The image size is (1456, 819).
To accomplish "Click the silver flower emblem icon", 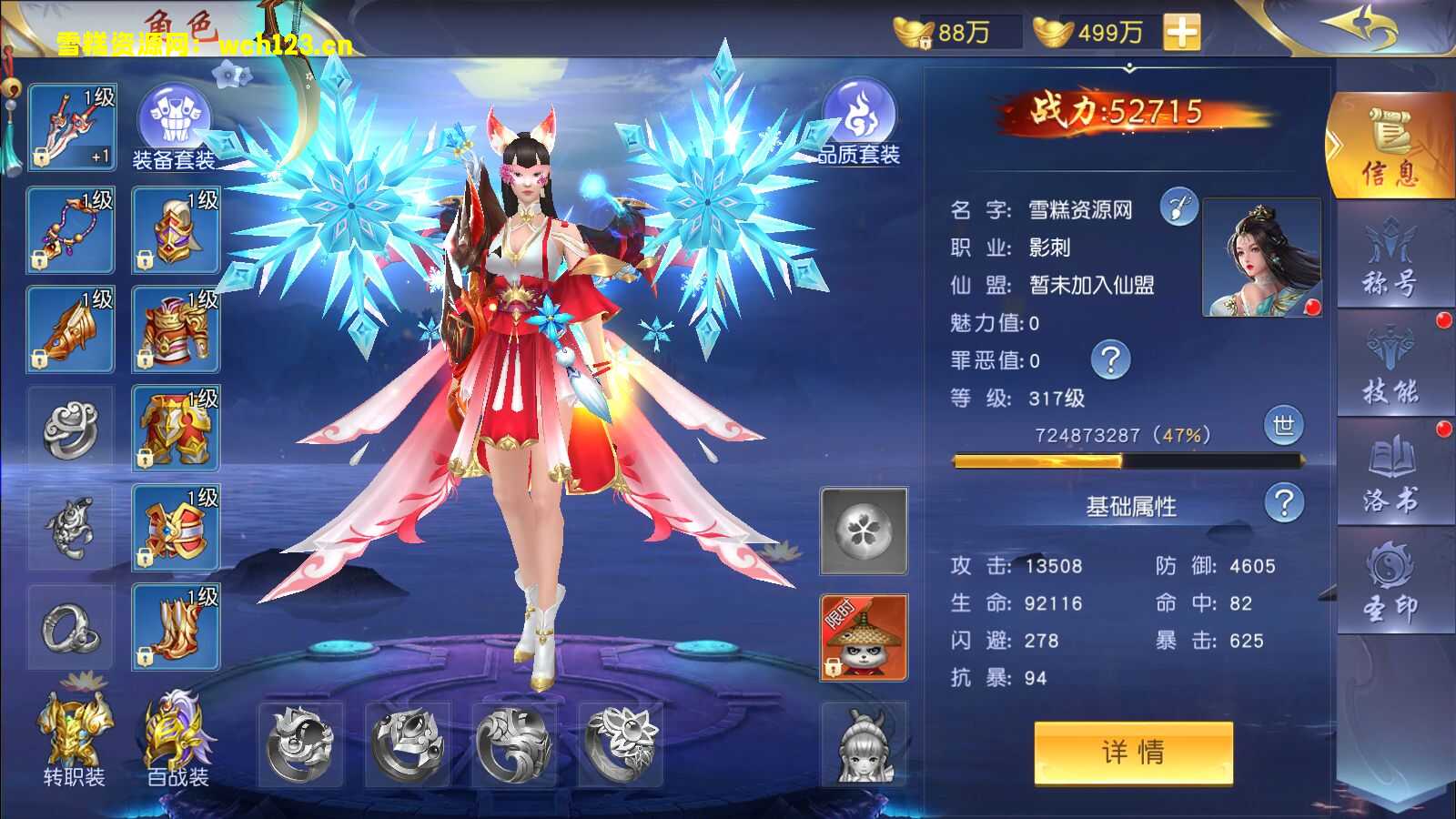I will point(863,531).
